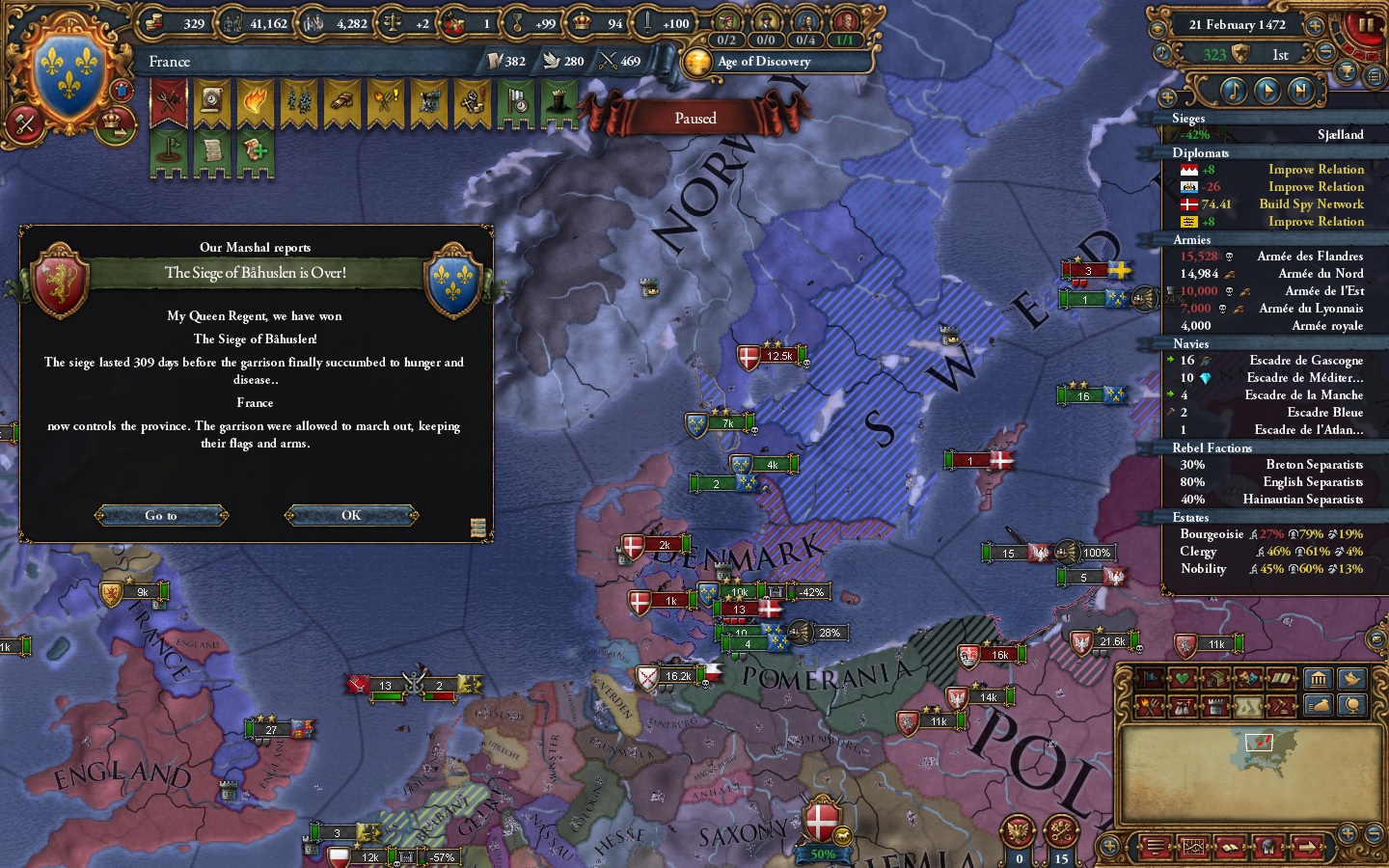Increase game speed with the plus button

1314,26
